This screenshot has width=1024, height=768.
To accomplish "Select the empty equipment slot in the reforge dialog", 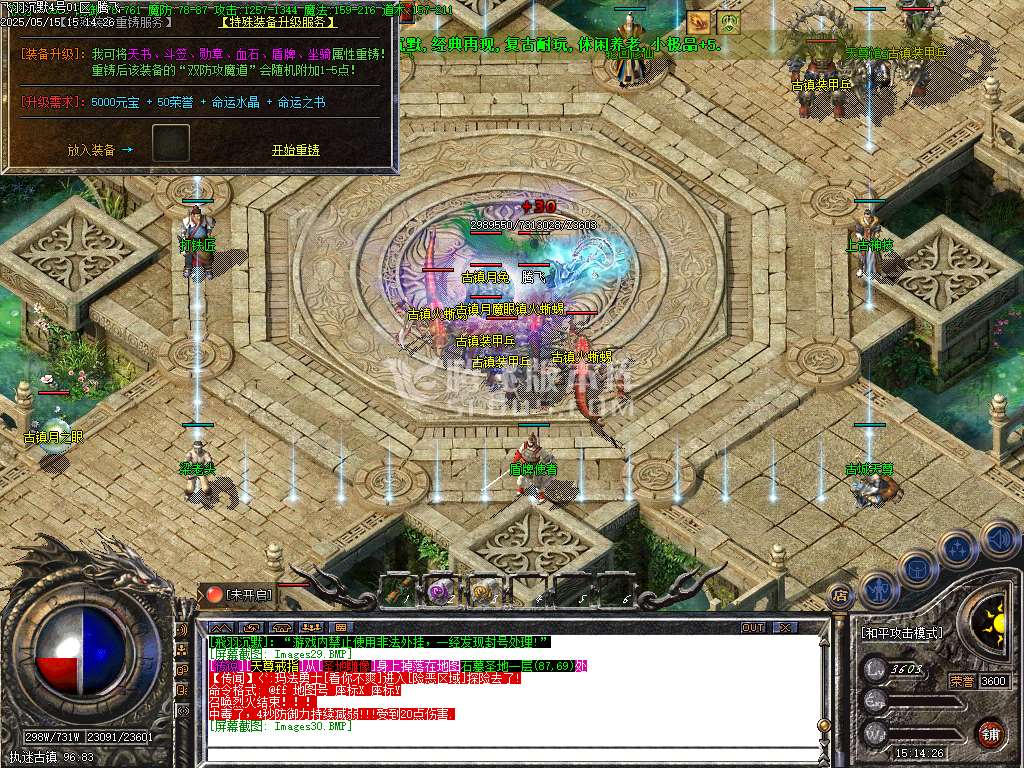I will (x=170, y=143).
